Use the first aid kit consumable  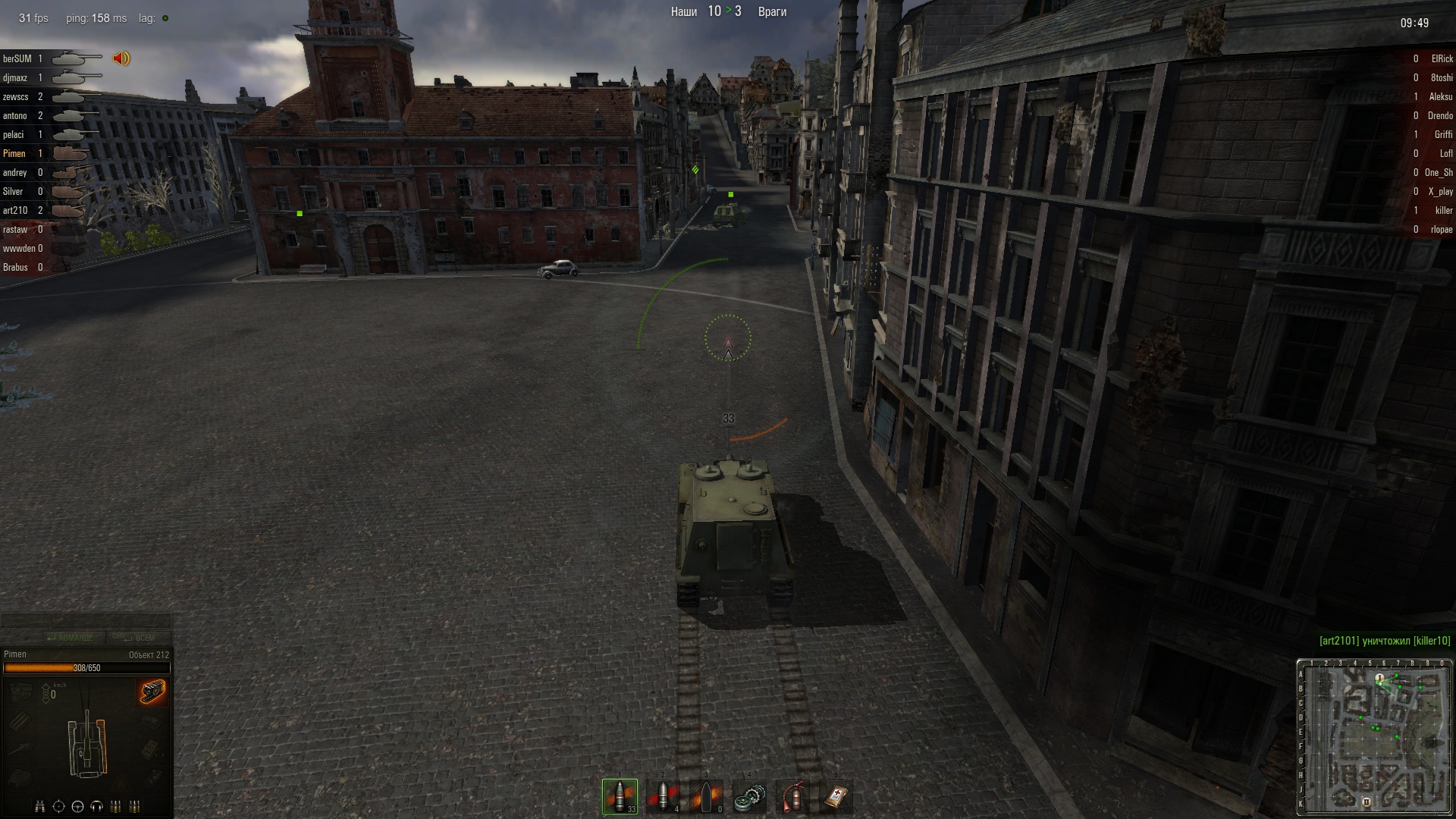(x=836, y=796)
